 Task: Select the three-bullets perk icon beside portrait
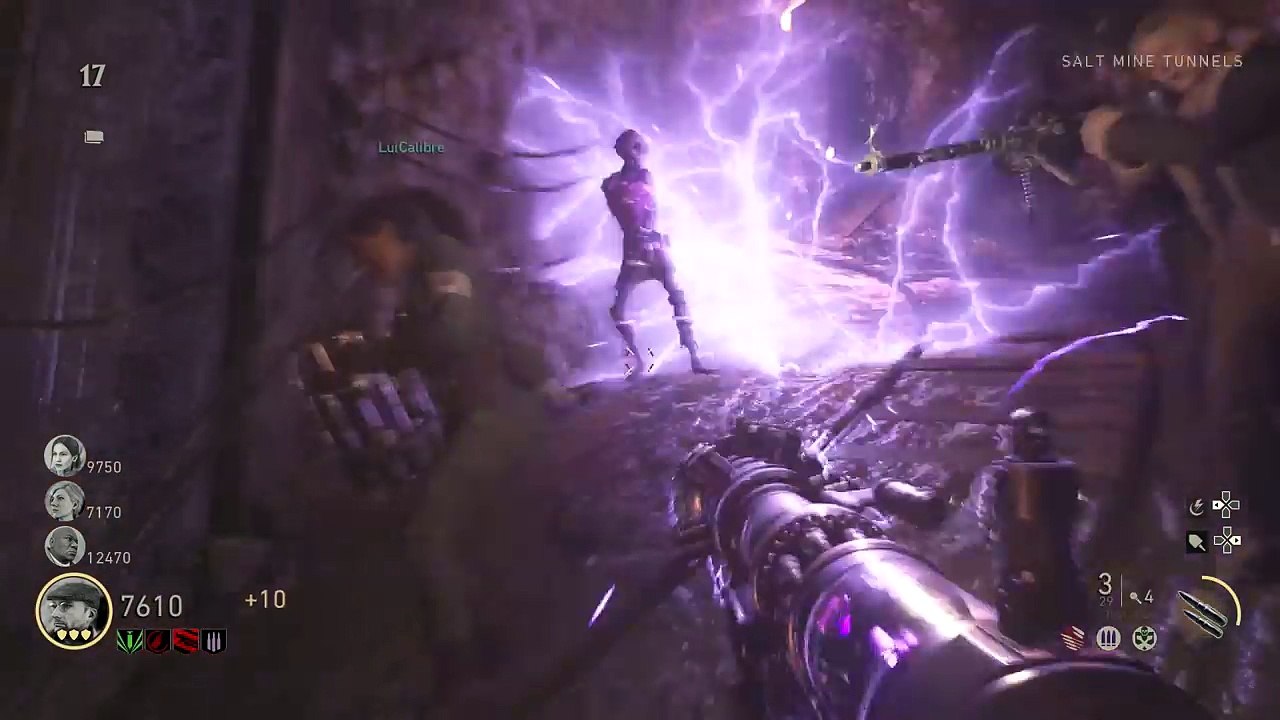click(x=214, y=641)
